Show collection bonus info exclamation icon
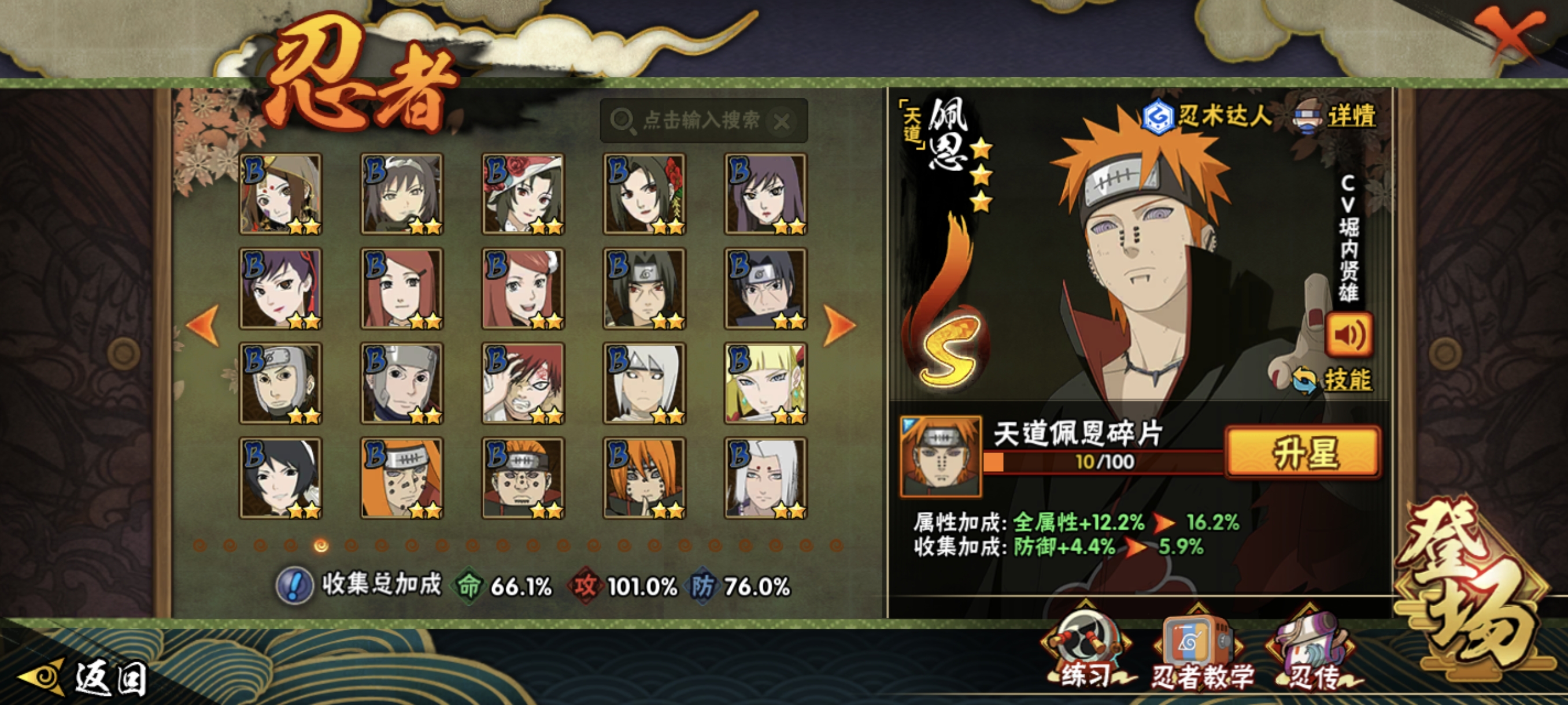The image size is (1568, 705). (x=295, y=586)
